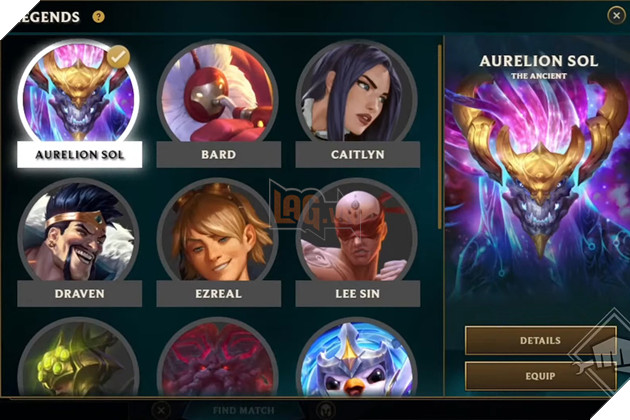
Task: Click the Find Match button
Action: [243, 410]
